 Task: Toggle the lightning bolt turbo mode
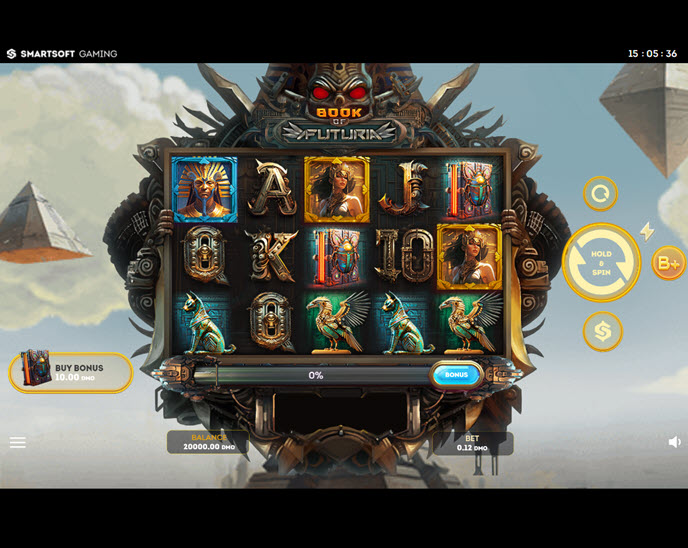(647, 232)
